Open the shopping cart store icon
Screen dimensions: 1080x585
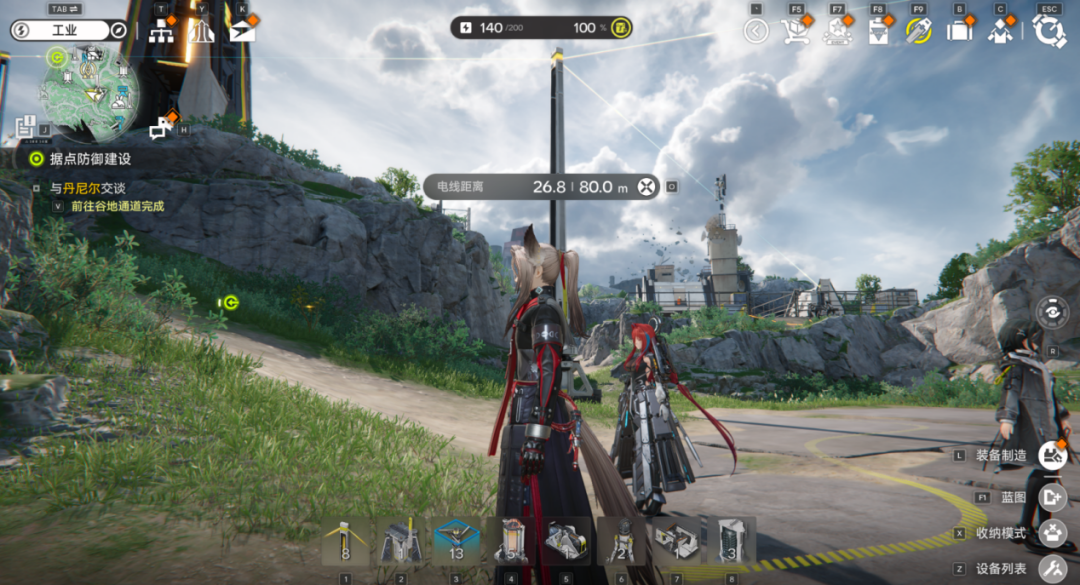(x=795, y=31)
